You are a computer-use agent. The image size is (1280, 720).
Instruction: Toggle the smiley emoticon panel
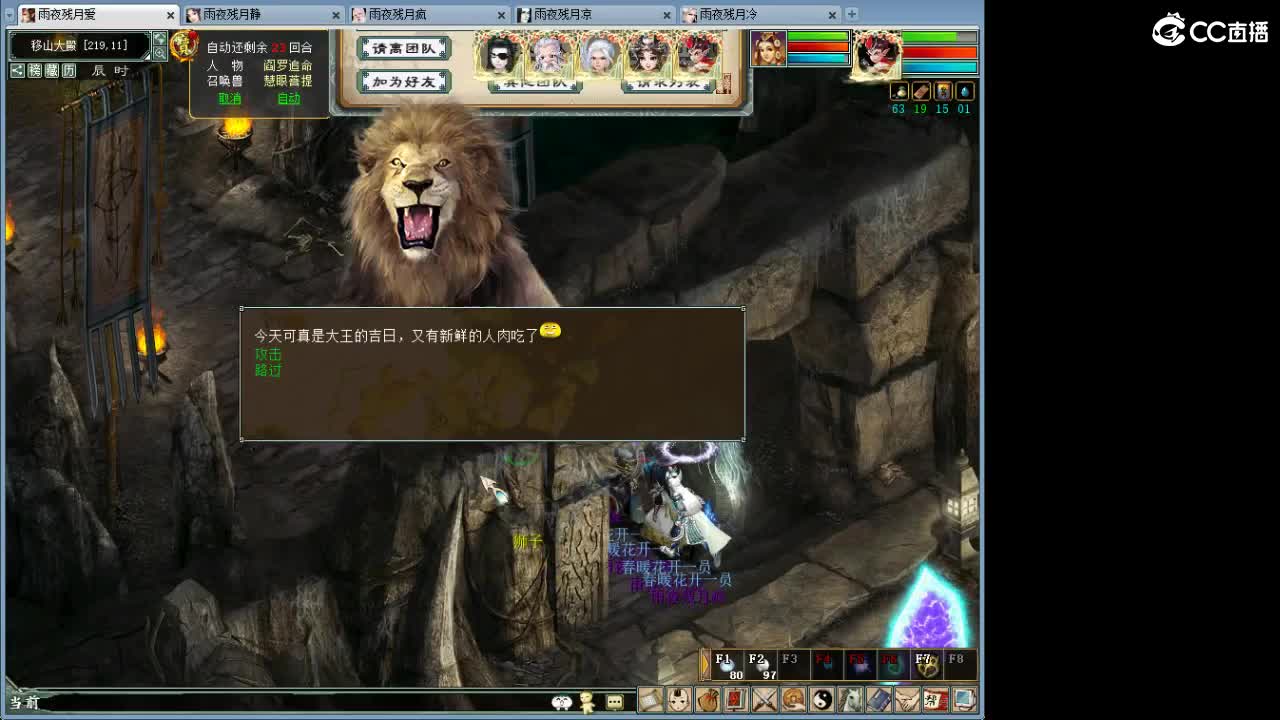(x=560, y=702)
